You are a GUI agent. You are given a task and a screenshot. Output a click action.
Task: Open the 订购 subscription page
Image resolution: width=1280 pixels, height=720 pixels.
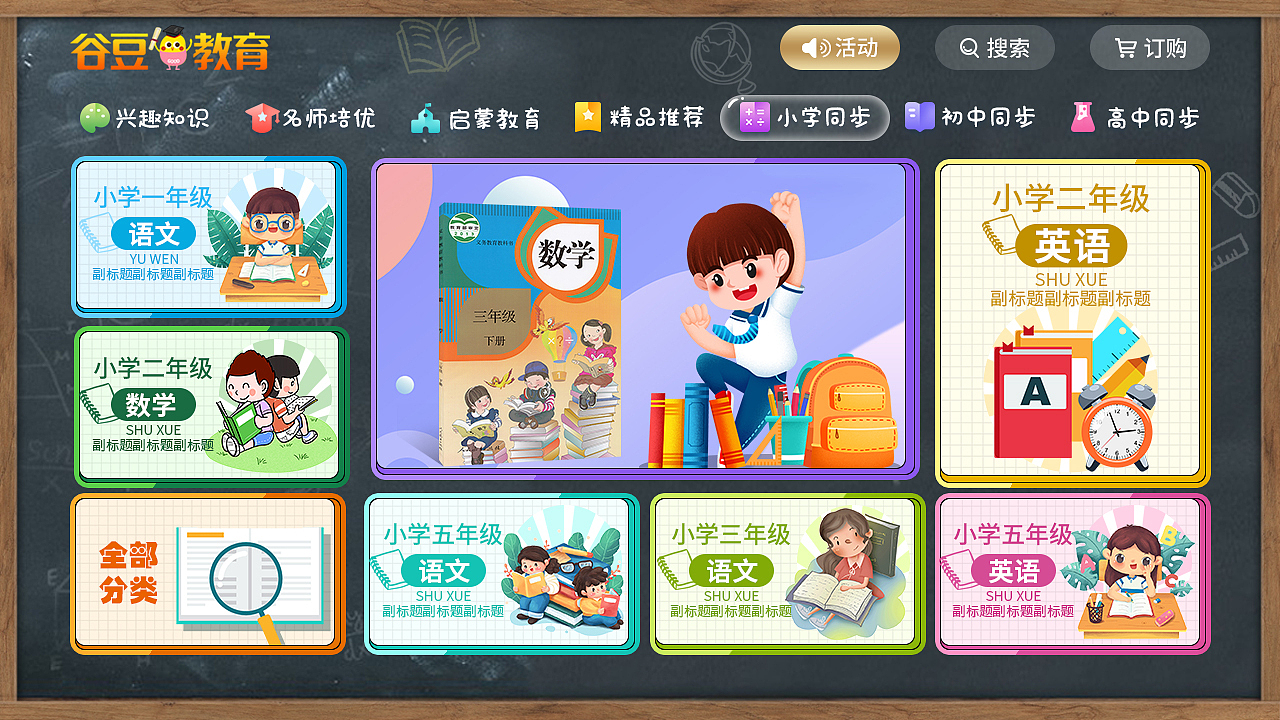(x=1150, y=47)
